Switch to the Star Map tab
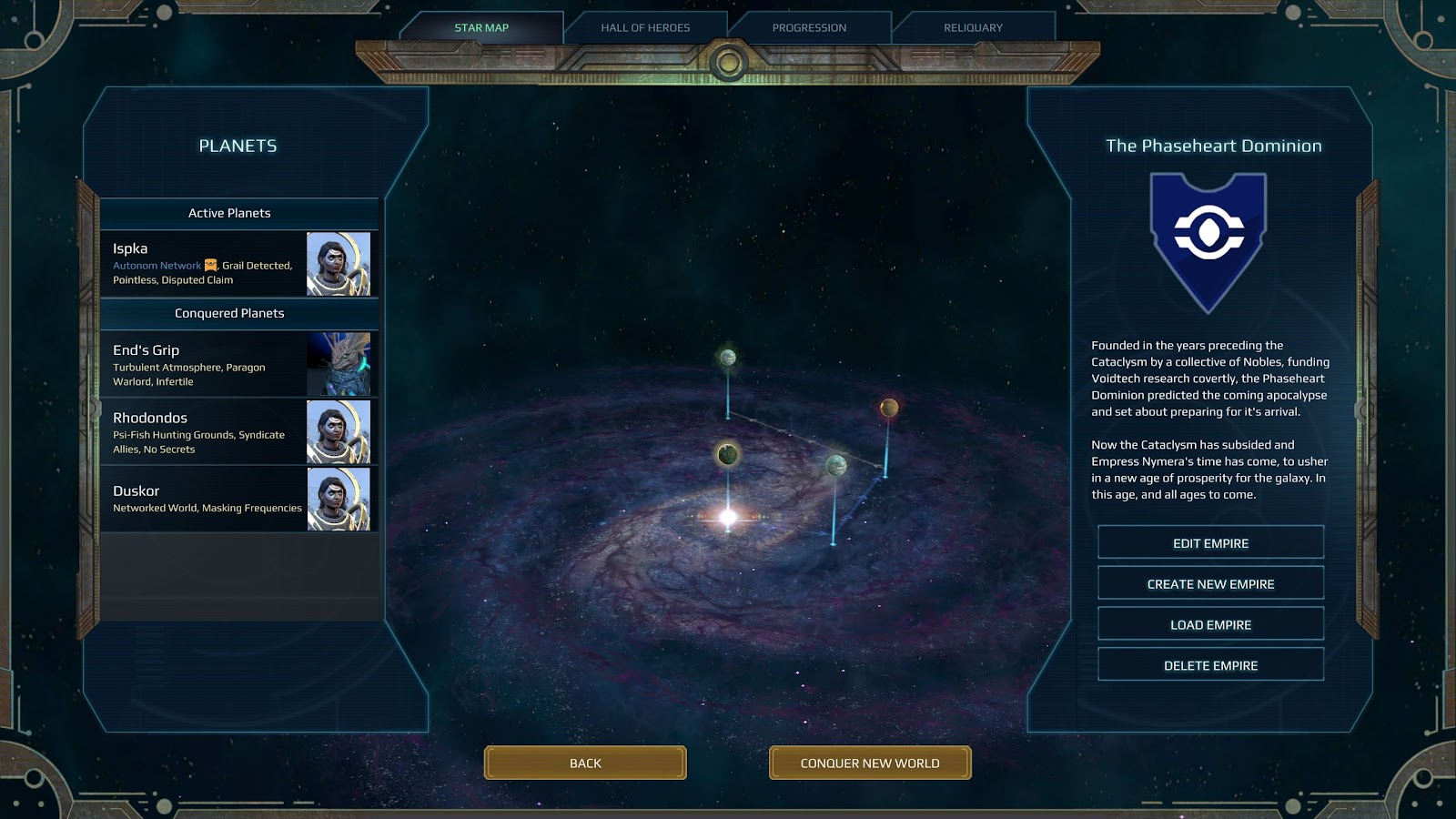The image size is (1456, 819). tap(481, 27)
